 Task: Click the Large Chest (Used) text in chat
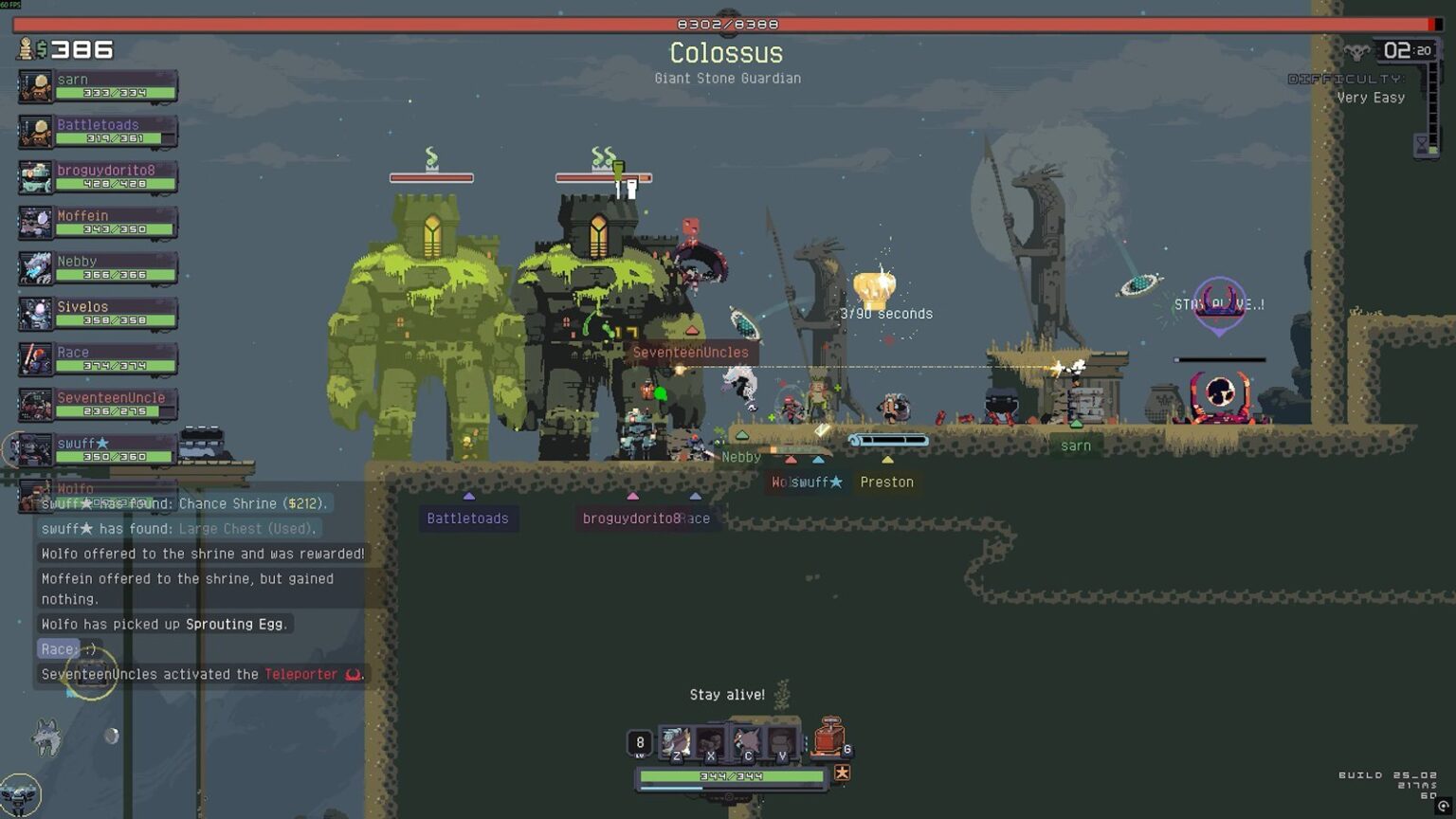click(x=244, y=529)
